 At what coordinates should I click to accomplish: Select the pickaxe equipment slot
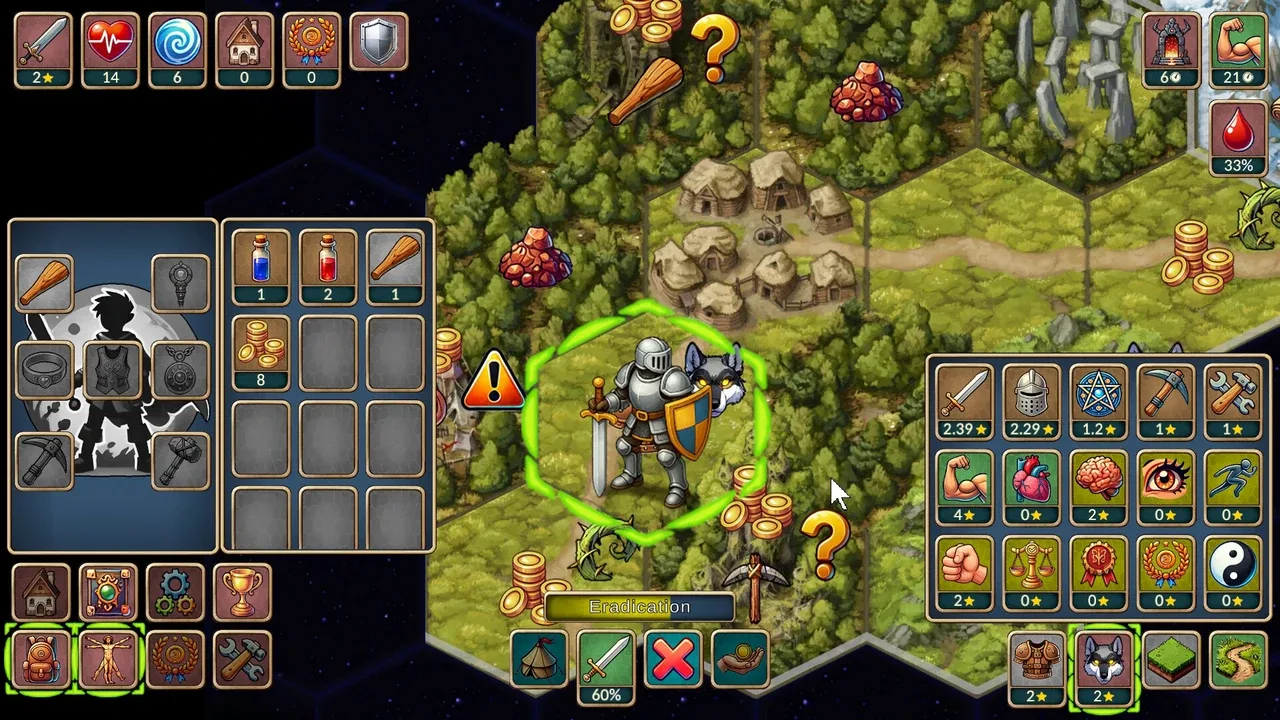[x=44, y=460]
